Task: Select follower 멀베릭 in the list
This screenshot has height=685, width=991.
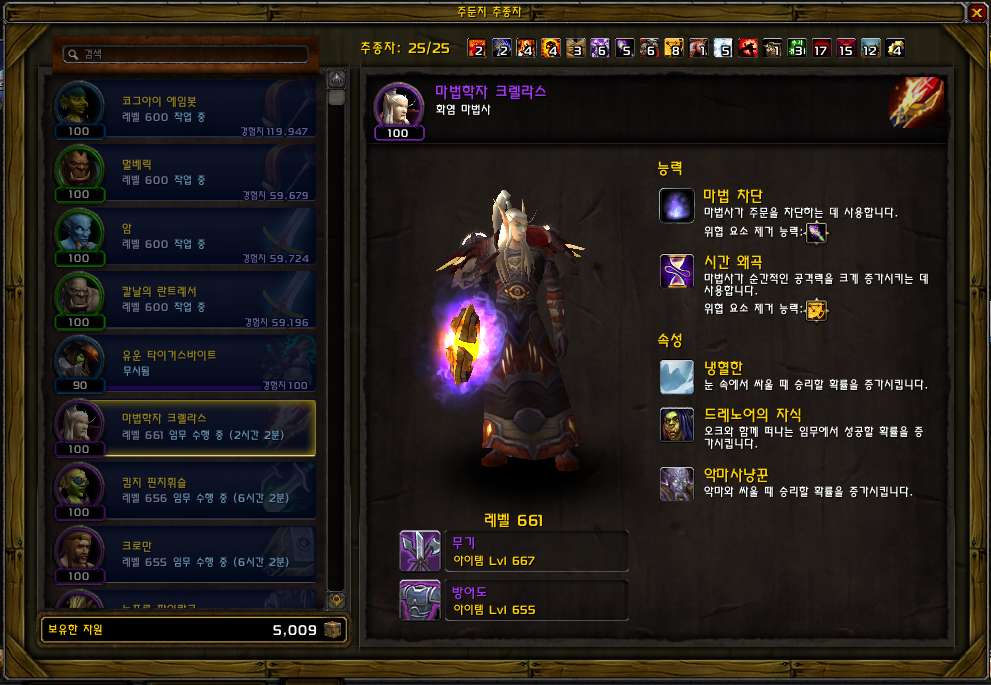Action: point(185,173)
